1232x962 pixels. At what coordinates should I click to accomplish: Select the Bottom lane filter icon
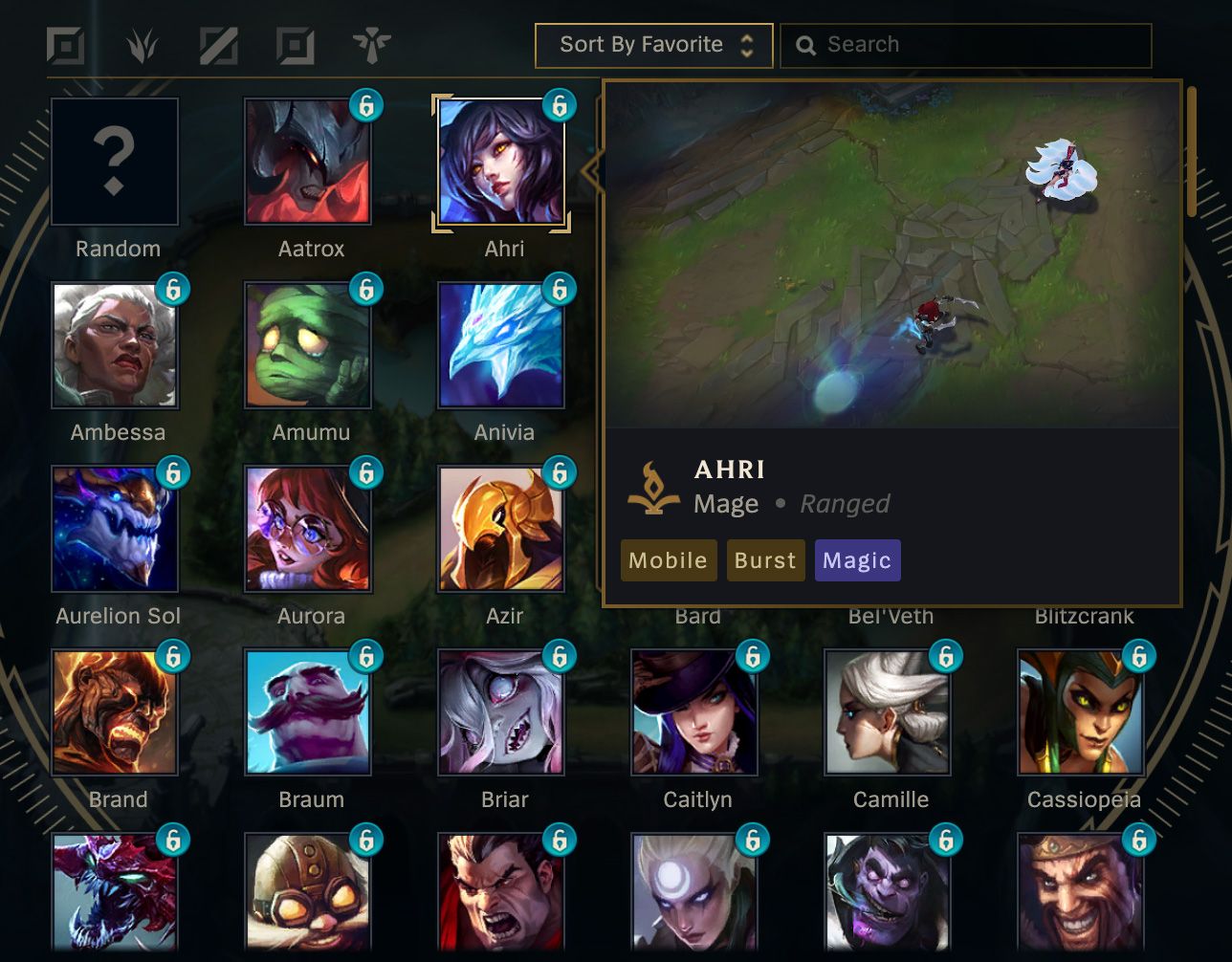[295, 44]
